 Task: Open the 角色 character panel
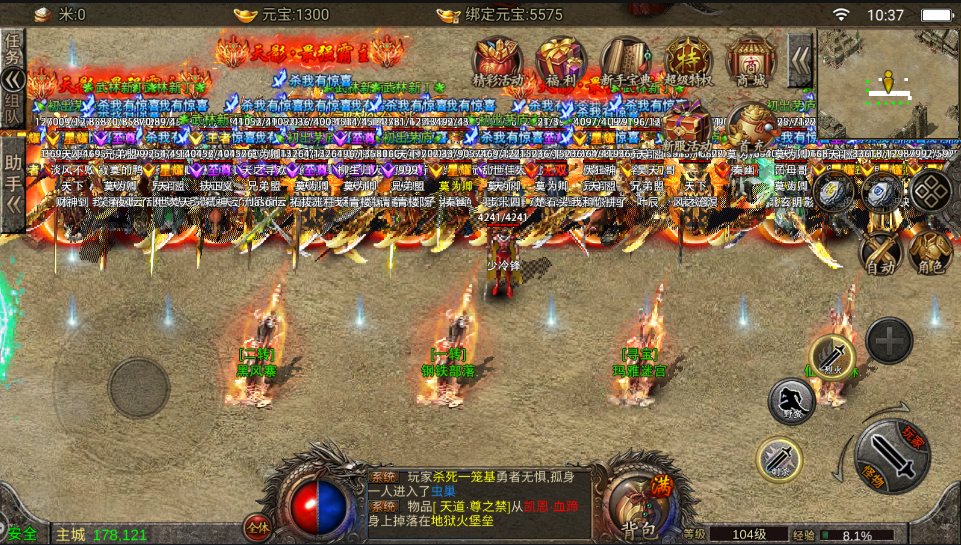point(930,250)
